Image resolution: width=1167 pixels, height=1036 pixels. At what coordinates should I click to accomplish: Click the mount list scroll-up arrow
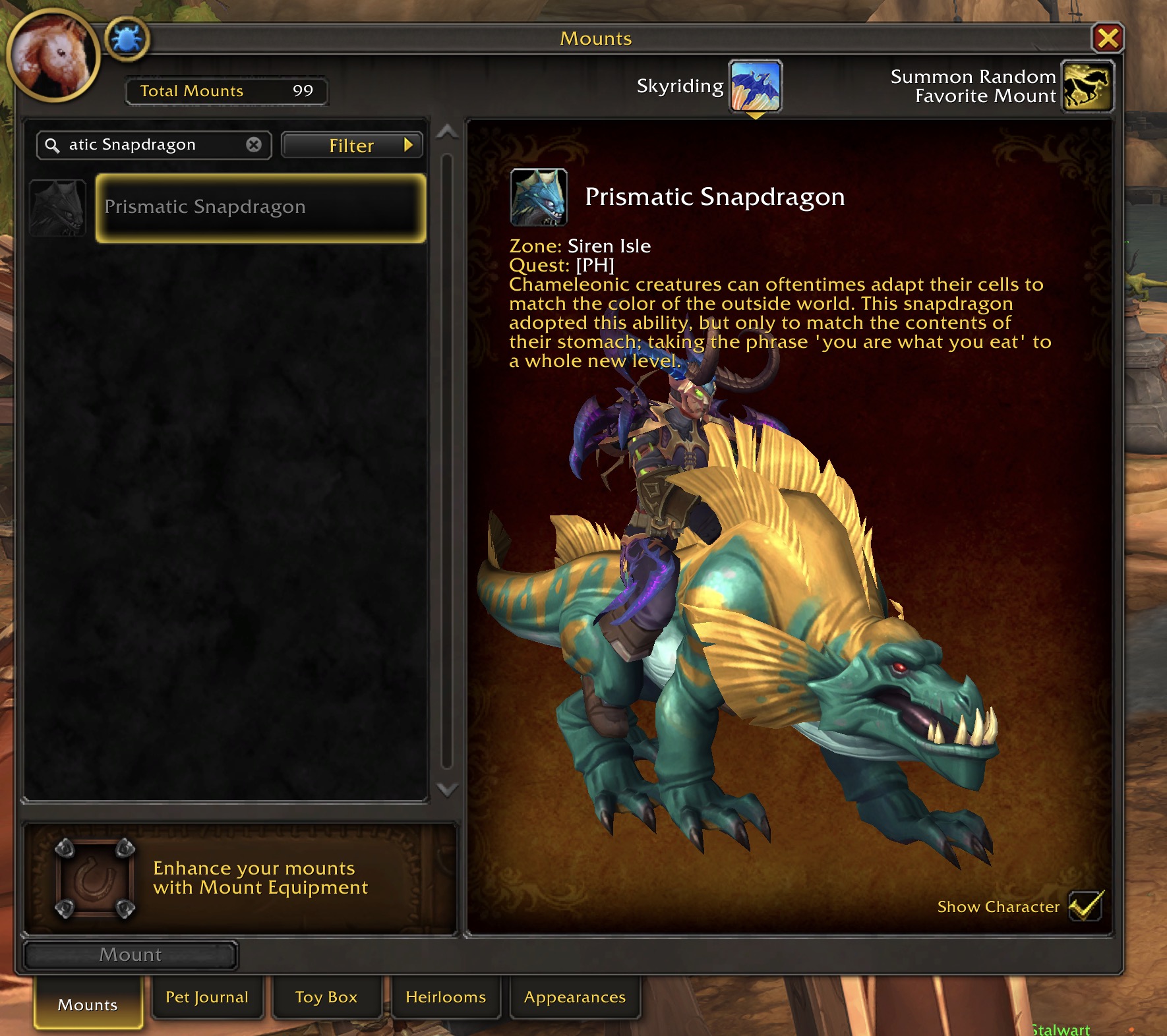[x=447, y=132]
